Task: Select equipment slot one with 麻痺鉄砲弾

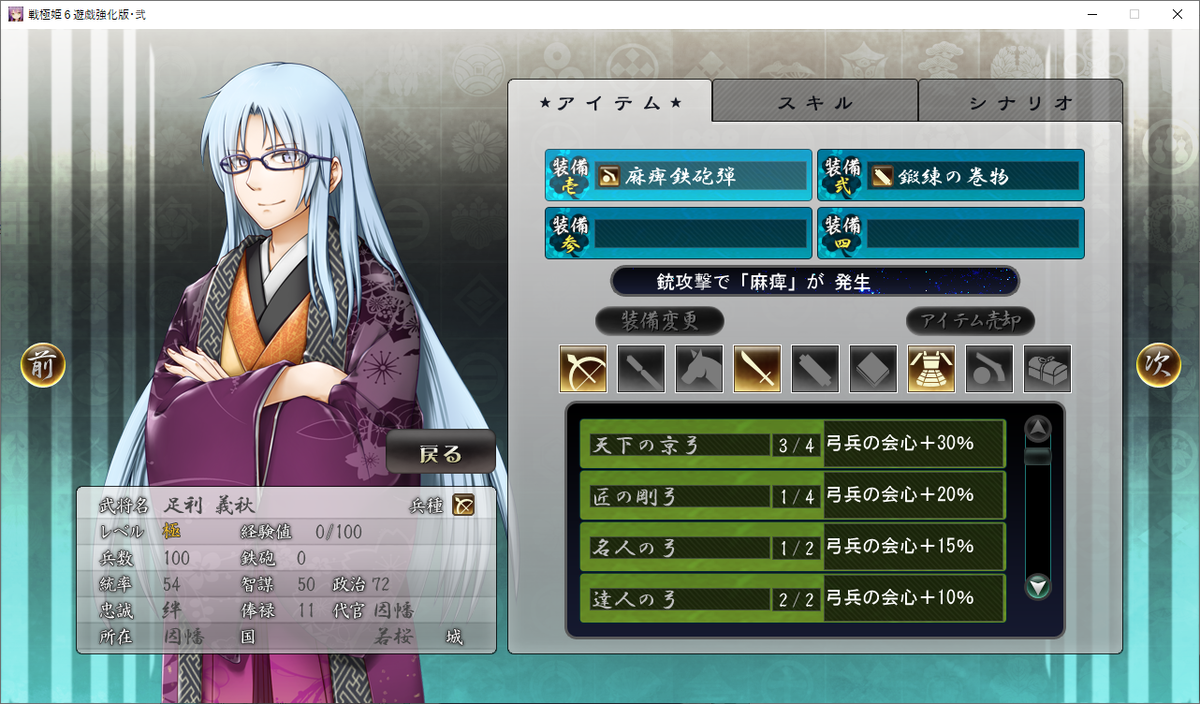Action: tap(678, 176)
